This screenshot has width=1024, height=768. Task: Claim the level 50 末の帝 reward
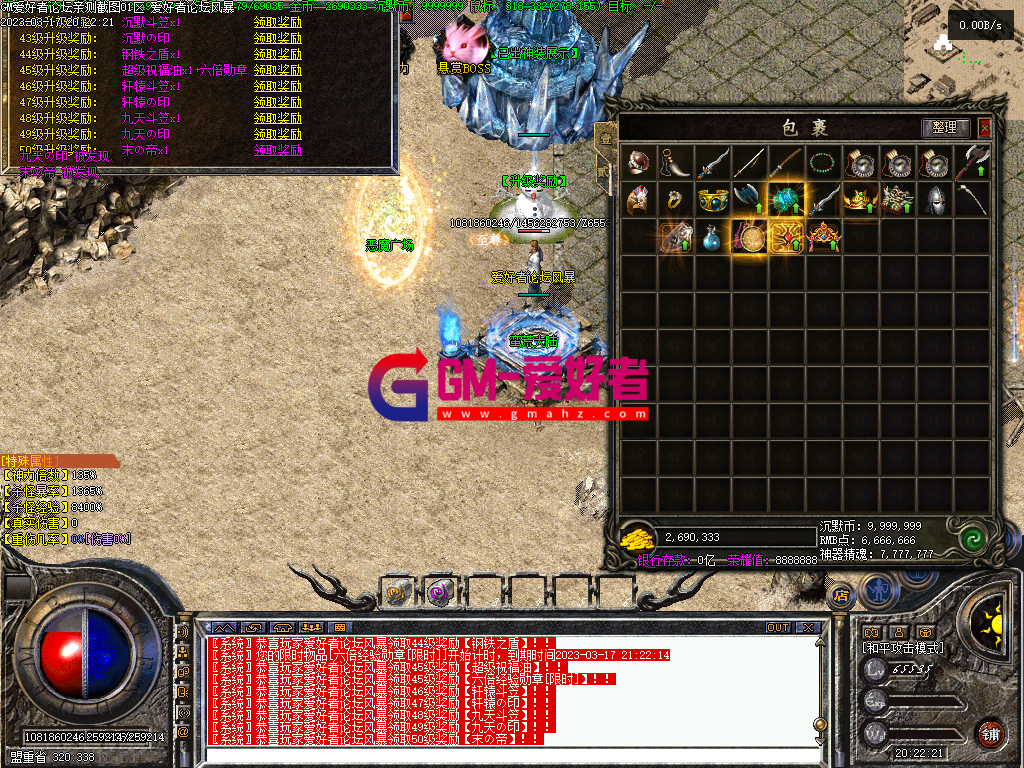[278, 150]
